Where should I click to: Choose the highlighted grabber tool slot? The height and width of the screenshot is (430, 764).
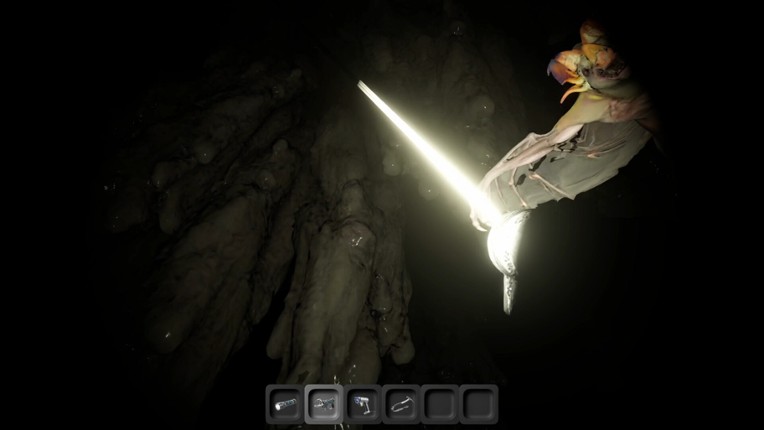(324, 404)
